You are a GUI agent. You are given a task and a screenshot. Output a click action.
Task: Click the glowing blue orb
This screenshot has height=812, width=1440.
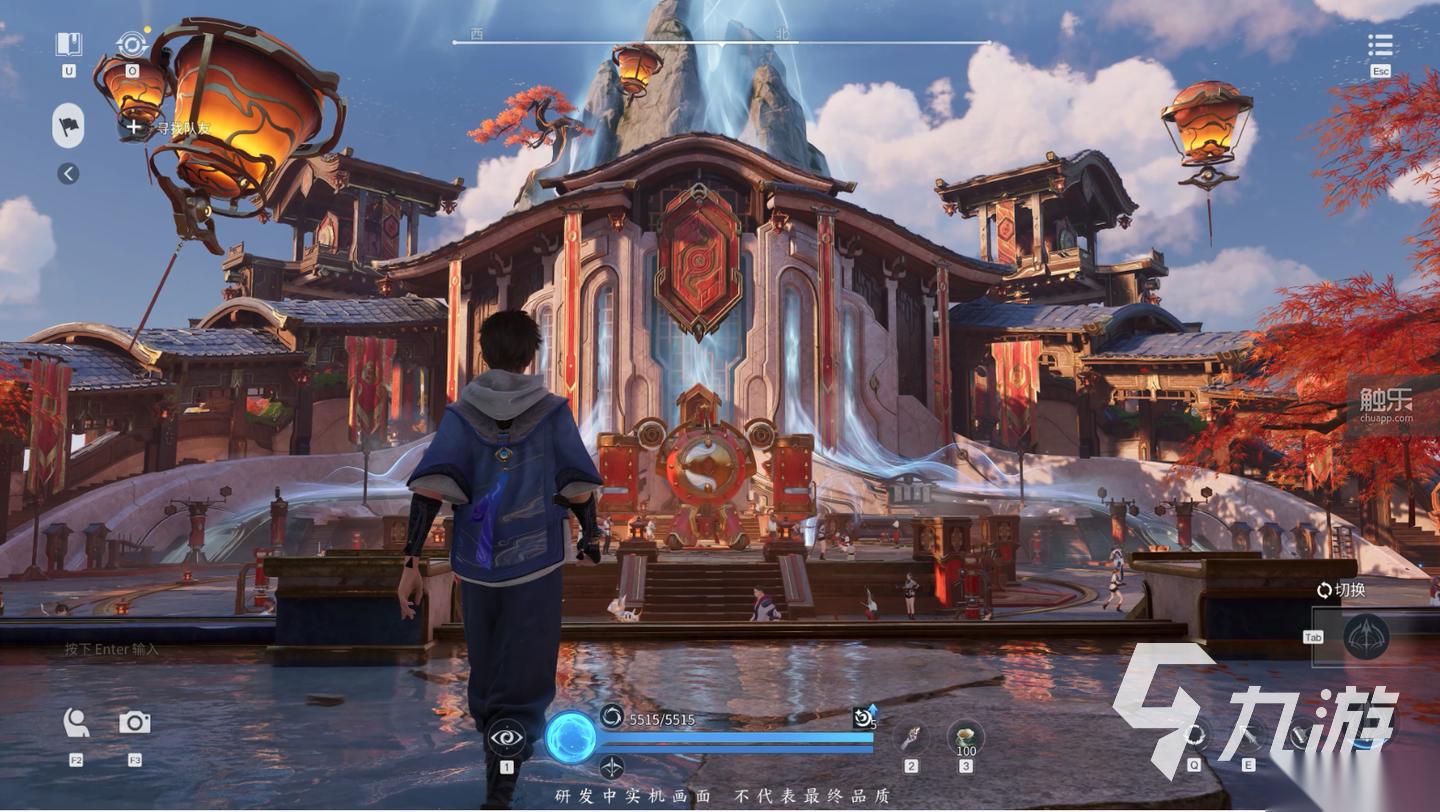click(x=571, y=738)
